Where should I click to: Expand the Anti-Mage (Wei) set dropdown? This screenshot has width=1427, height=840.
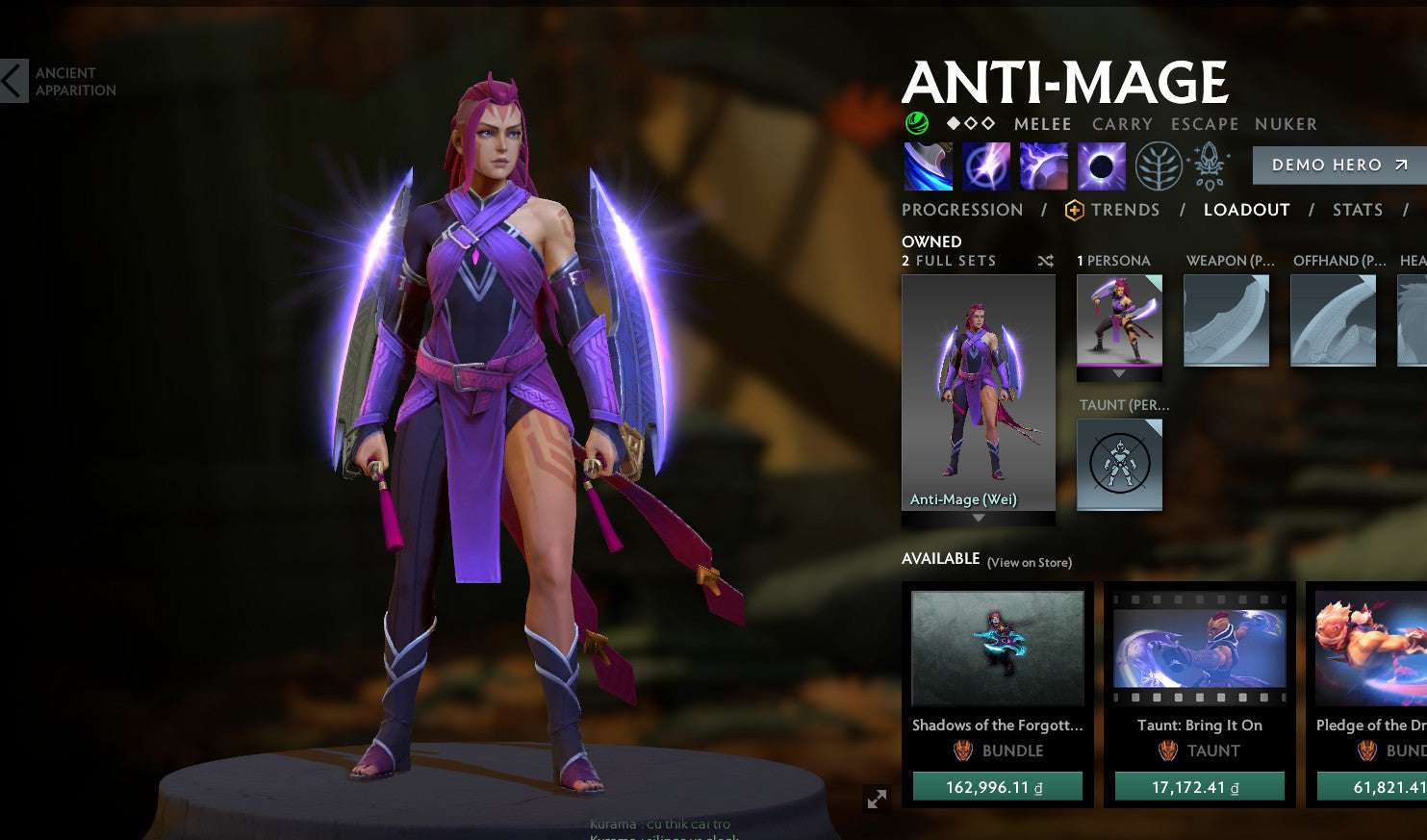click(978, 518)
